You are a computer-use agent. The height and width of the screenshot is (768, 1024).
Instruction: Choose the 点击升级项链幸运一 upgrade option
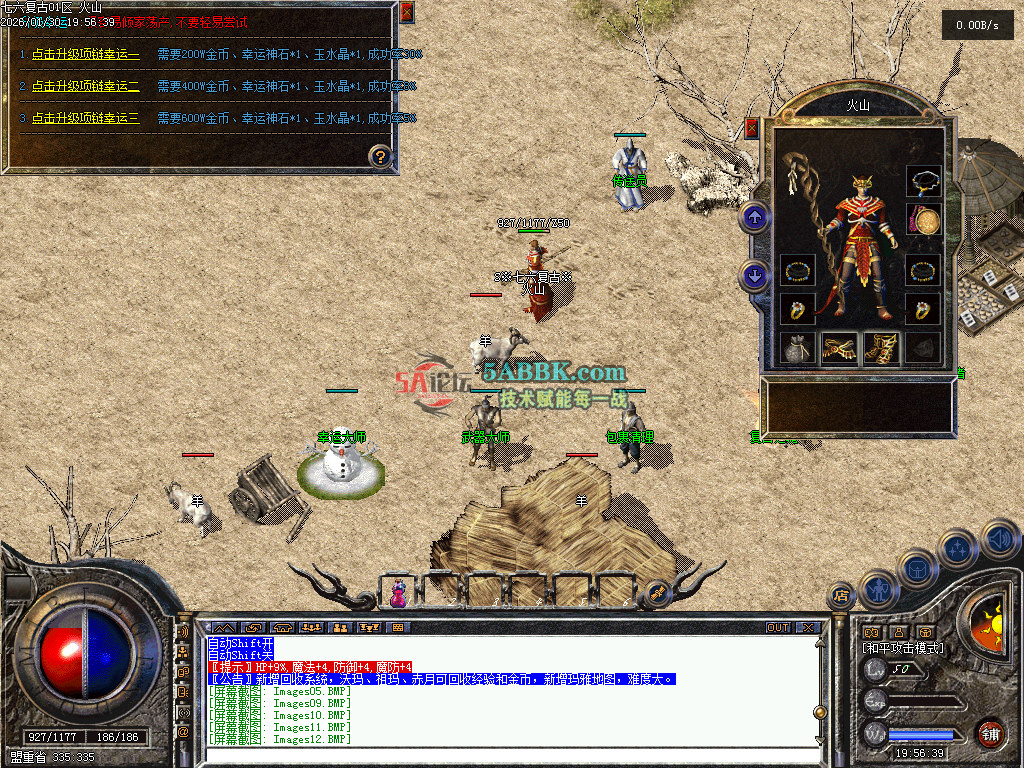(x=85, y=54)
